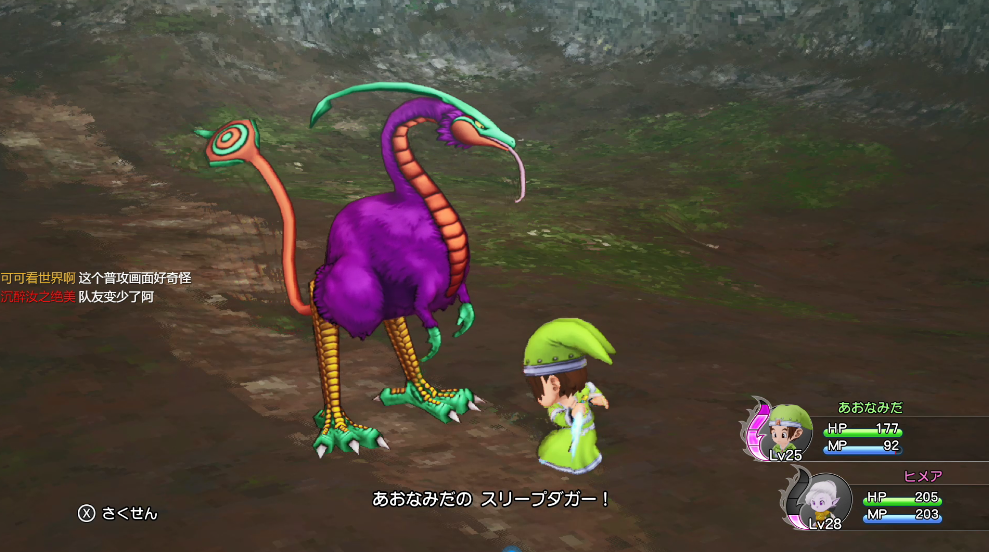Image resolution: width=989 pixels, height=552 pixels.
Task: Click the 沉醉汝之绝美 username in stream chat
Action: [x=38, y=297]
